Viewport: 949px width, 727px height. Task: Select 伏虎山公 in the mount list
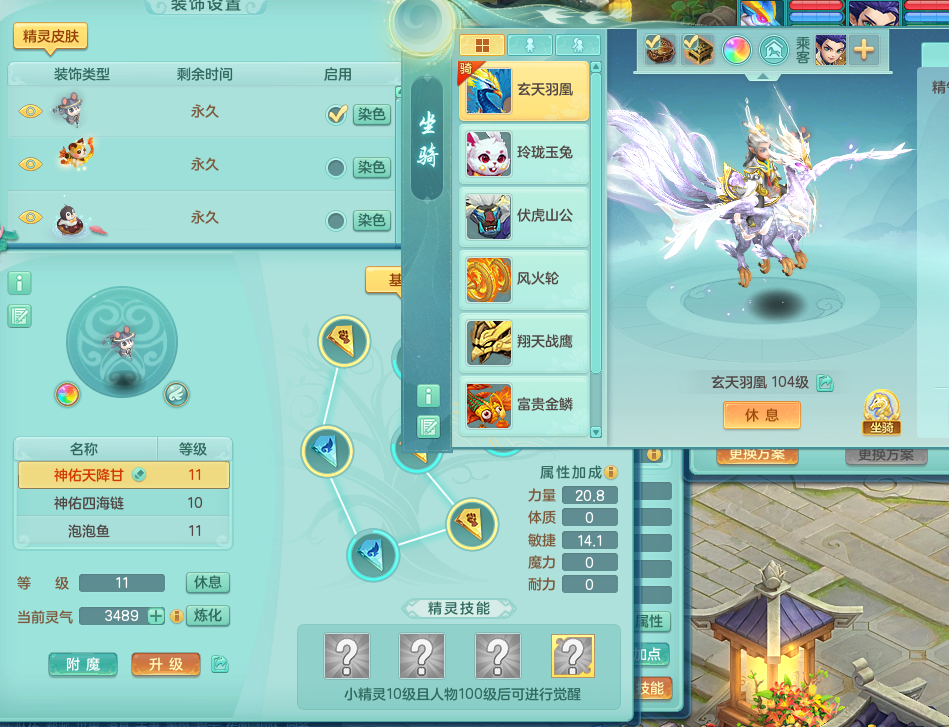[524, 215]
